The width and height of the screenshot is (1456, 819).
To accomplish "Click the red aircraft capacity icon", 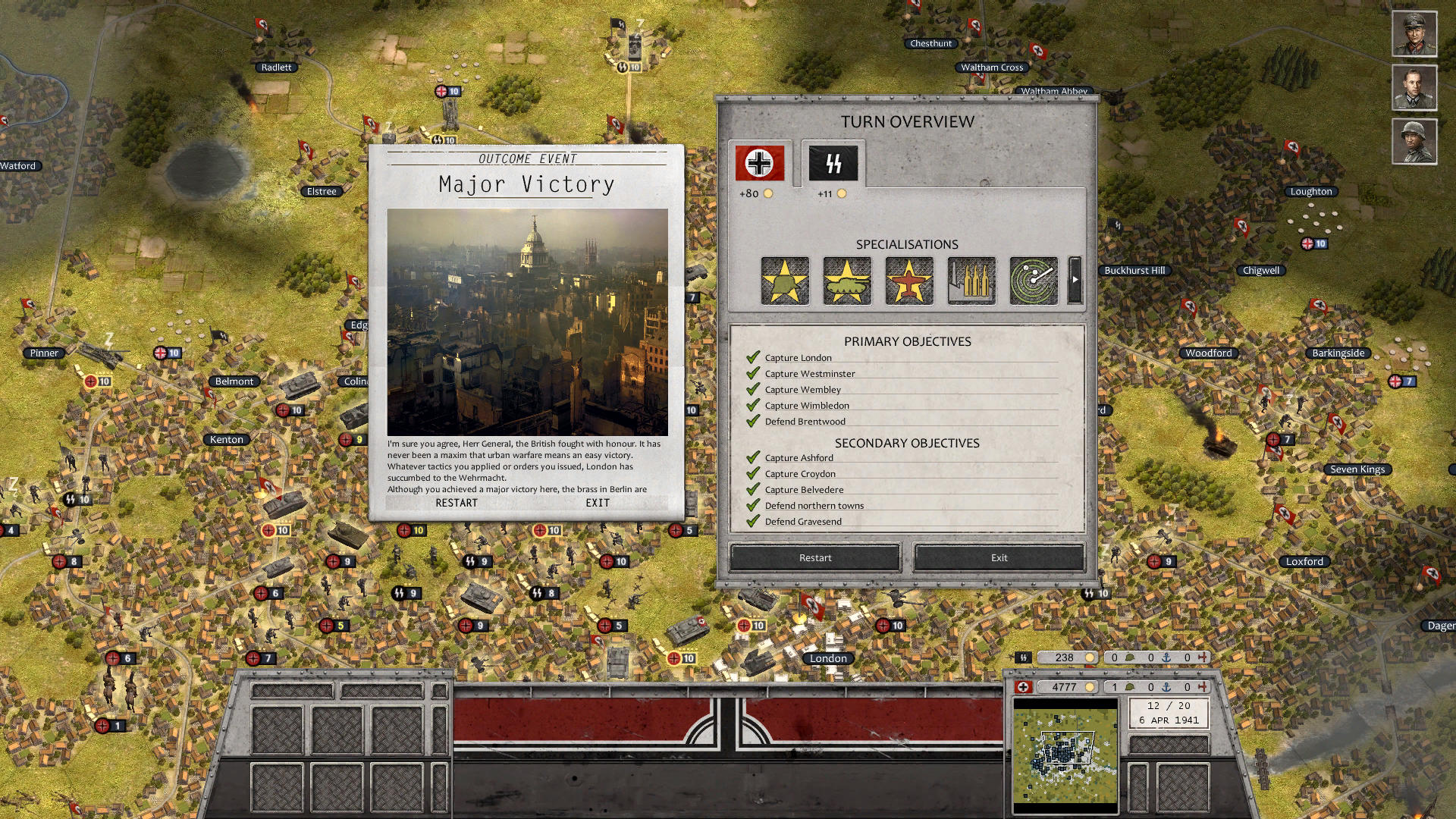I will click(1203, 686).
